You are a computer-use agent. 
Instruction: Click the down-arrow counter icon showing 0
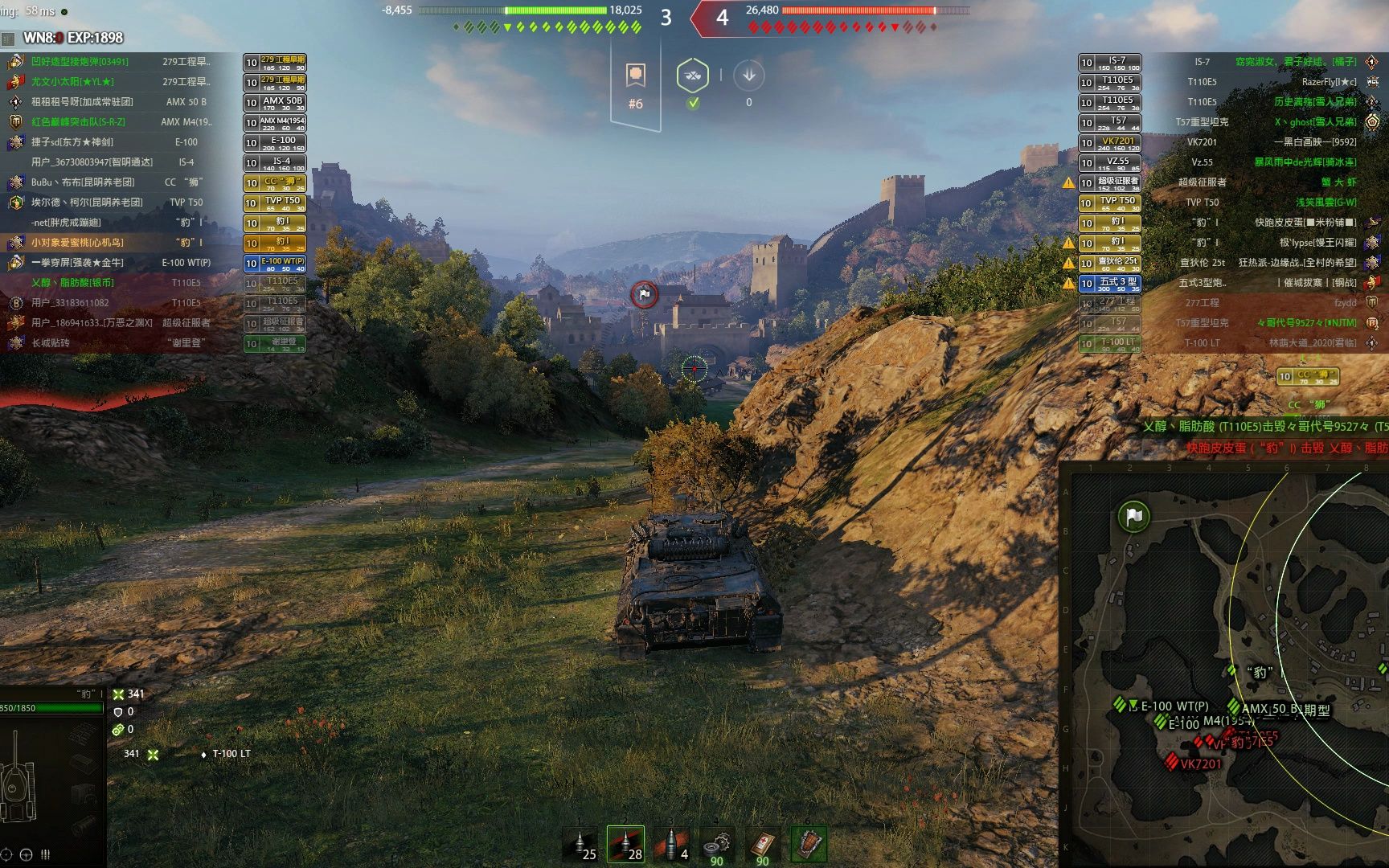(749, 76)
